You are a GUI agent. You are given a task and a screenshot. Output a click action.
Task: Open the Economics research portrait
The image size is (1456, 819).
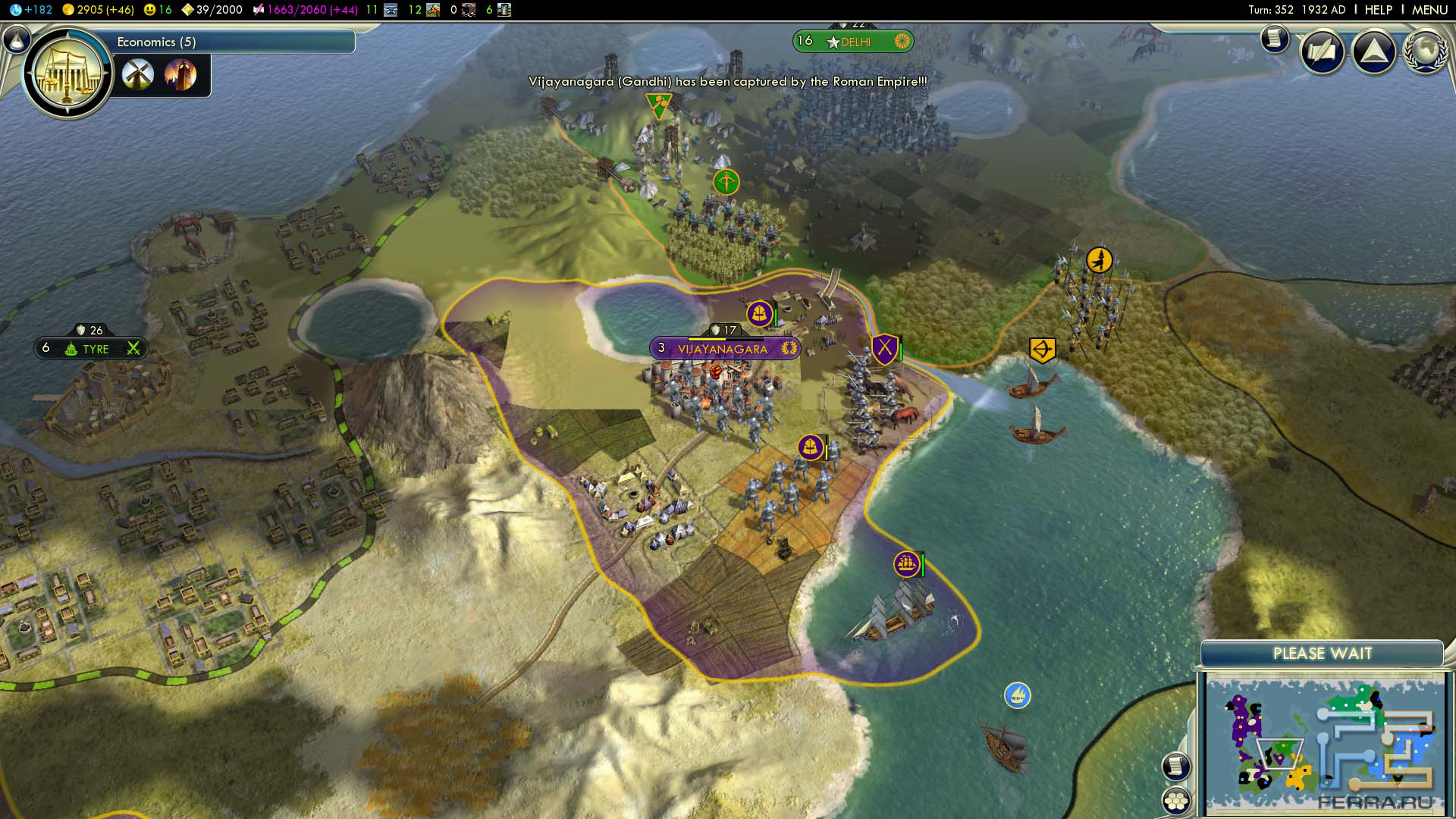tap(68, 74)
